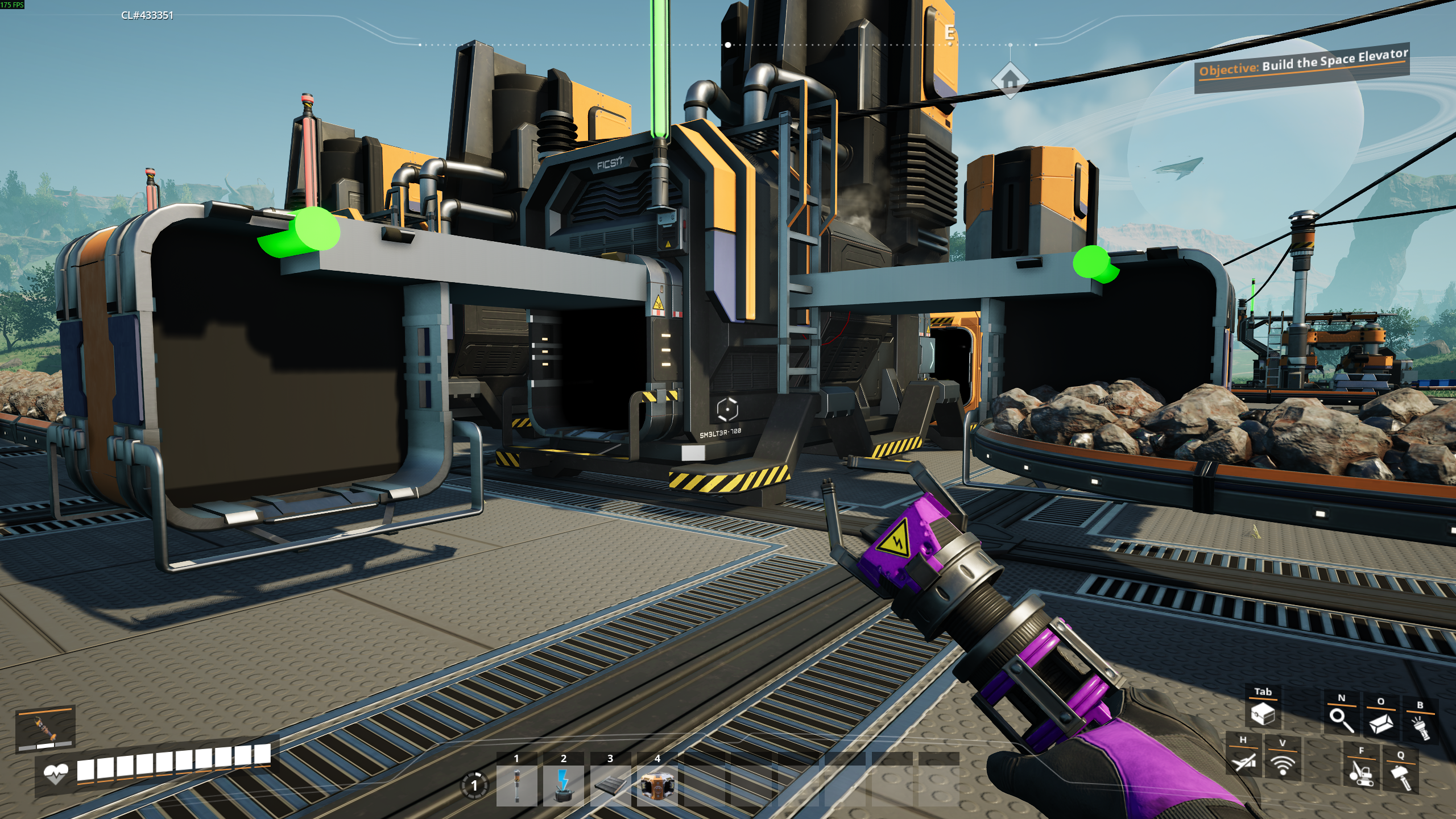This screenshot has width=1456, height=819.
Task: Click the circular hotbar number indicator
Action: tap(474, 786)
